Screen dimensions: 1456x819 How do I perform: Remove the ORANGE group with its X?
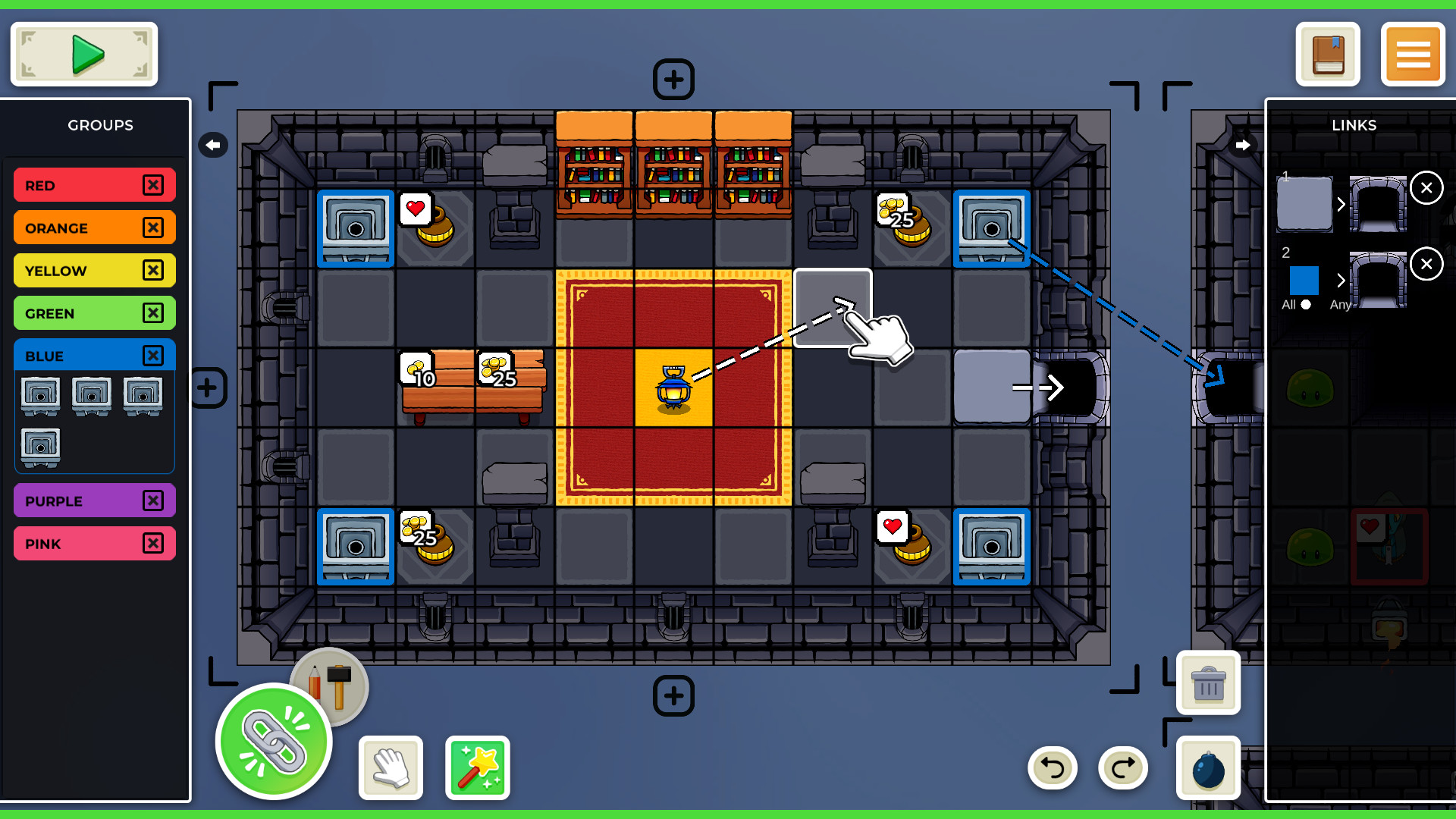154,227
